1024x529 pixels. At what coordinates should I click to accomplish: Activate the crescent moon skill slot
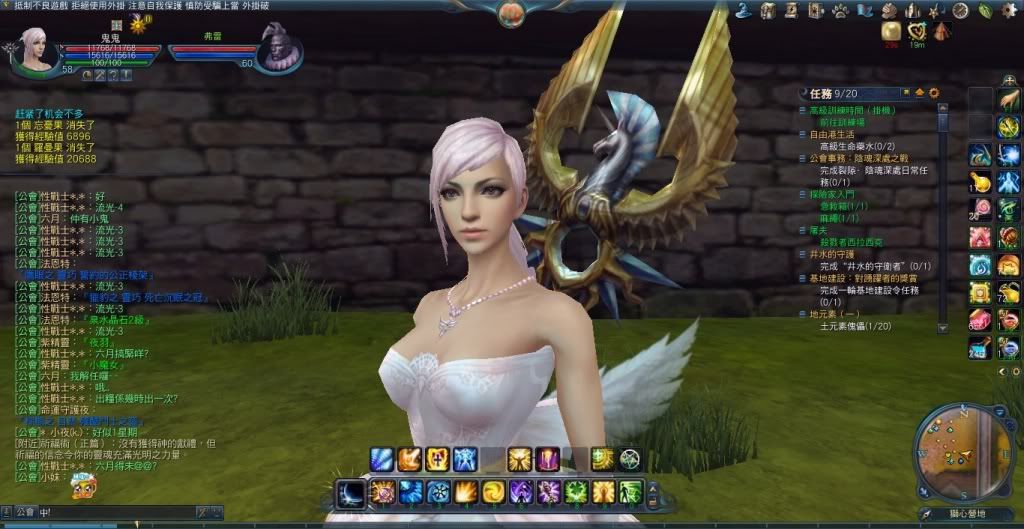point(350,492)
